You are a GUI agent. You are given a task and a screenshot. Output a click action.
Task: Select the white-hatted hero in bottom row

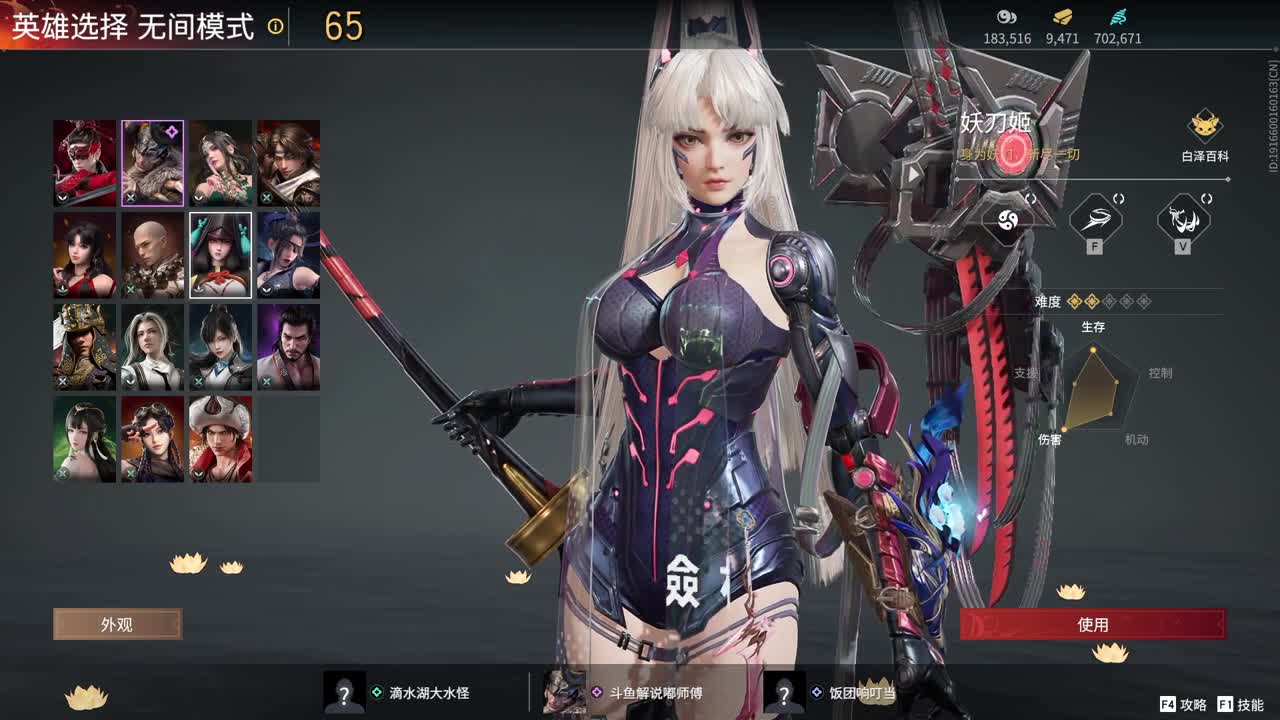click(221, 440)
